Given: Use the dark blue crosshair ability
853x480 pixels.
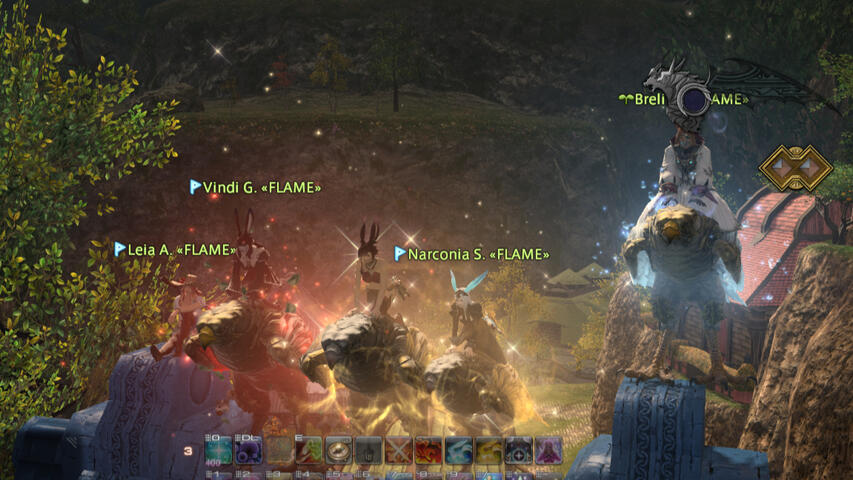Looking at the screenshot, I should tap(519, 452).
